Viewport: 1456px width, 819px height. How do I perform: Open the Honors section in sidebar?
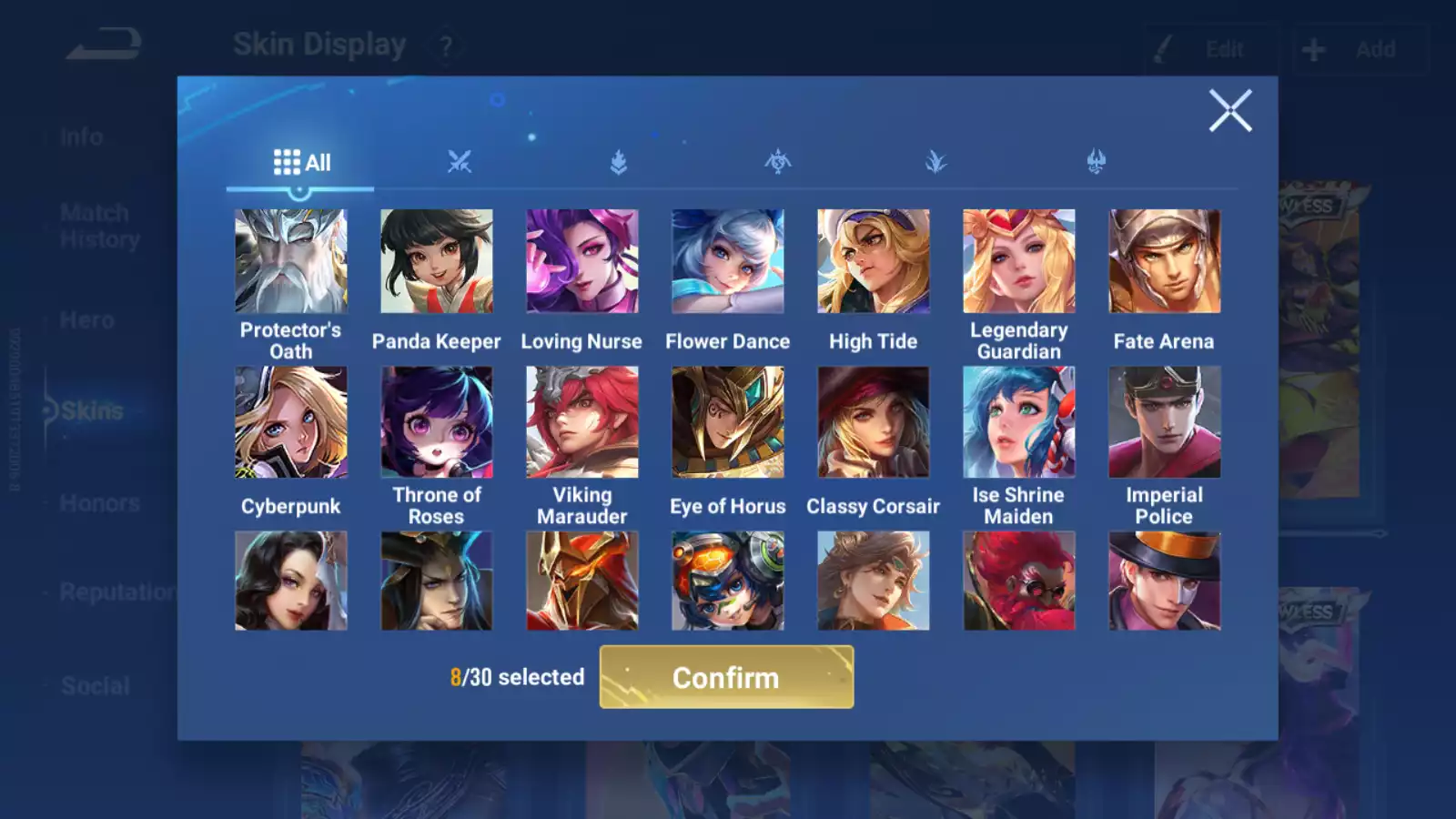[x=100, y=502]
